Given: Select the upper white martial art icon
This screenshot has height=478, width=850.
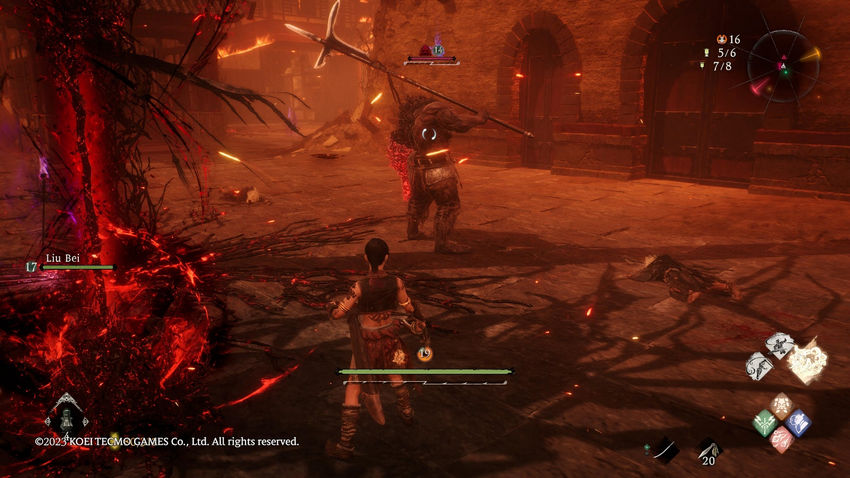Looking at the screenshot, I should (x=779, y=345).
